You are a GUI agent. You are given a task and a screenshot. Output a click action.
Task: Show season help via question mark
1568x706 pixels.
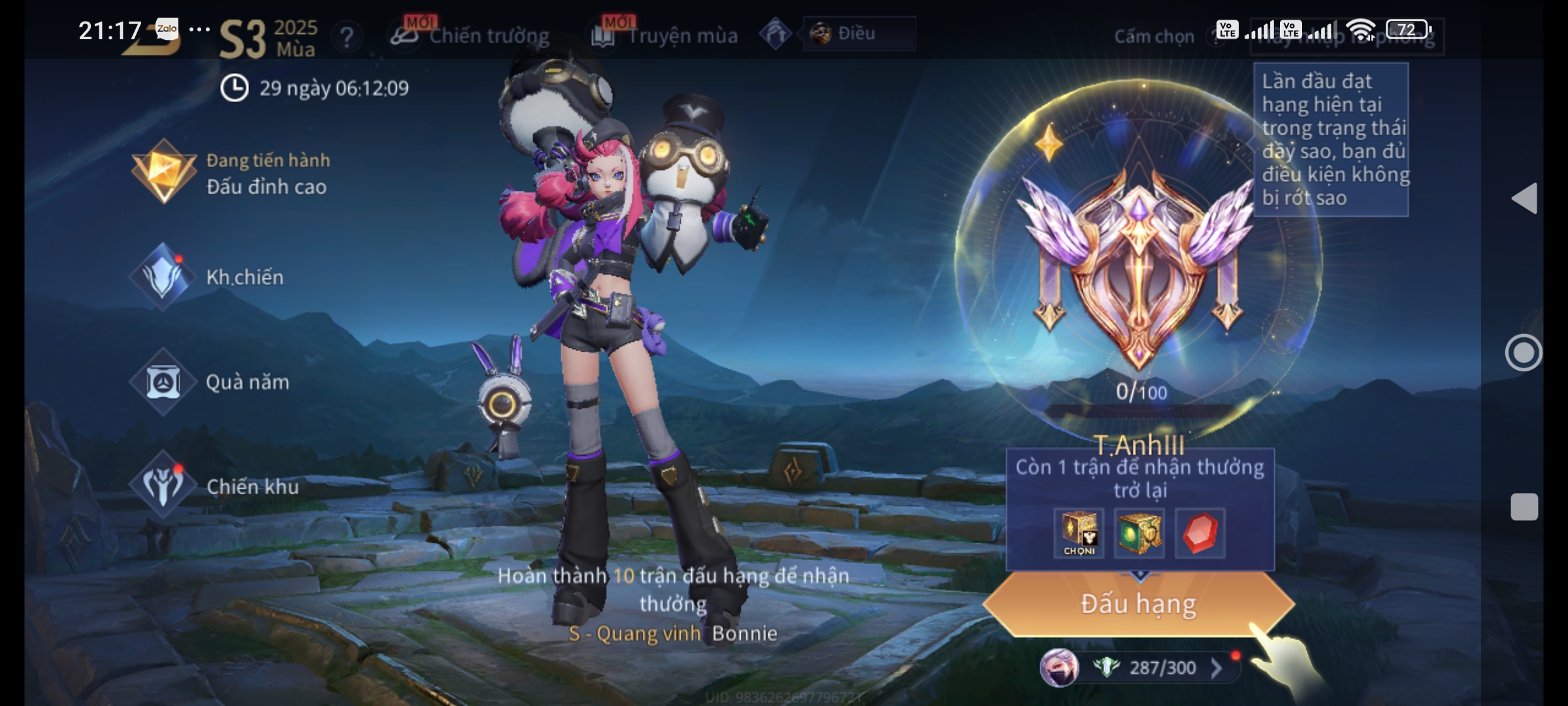pyautogui.click(x=347, y=37)
